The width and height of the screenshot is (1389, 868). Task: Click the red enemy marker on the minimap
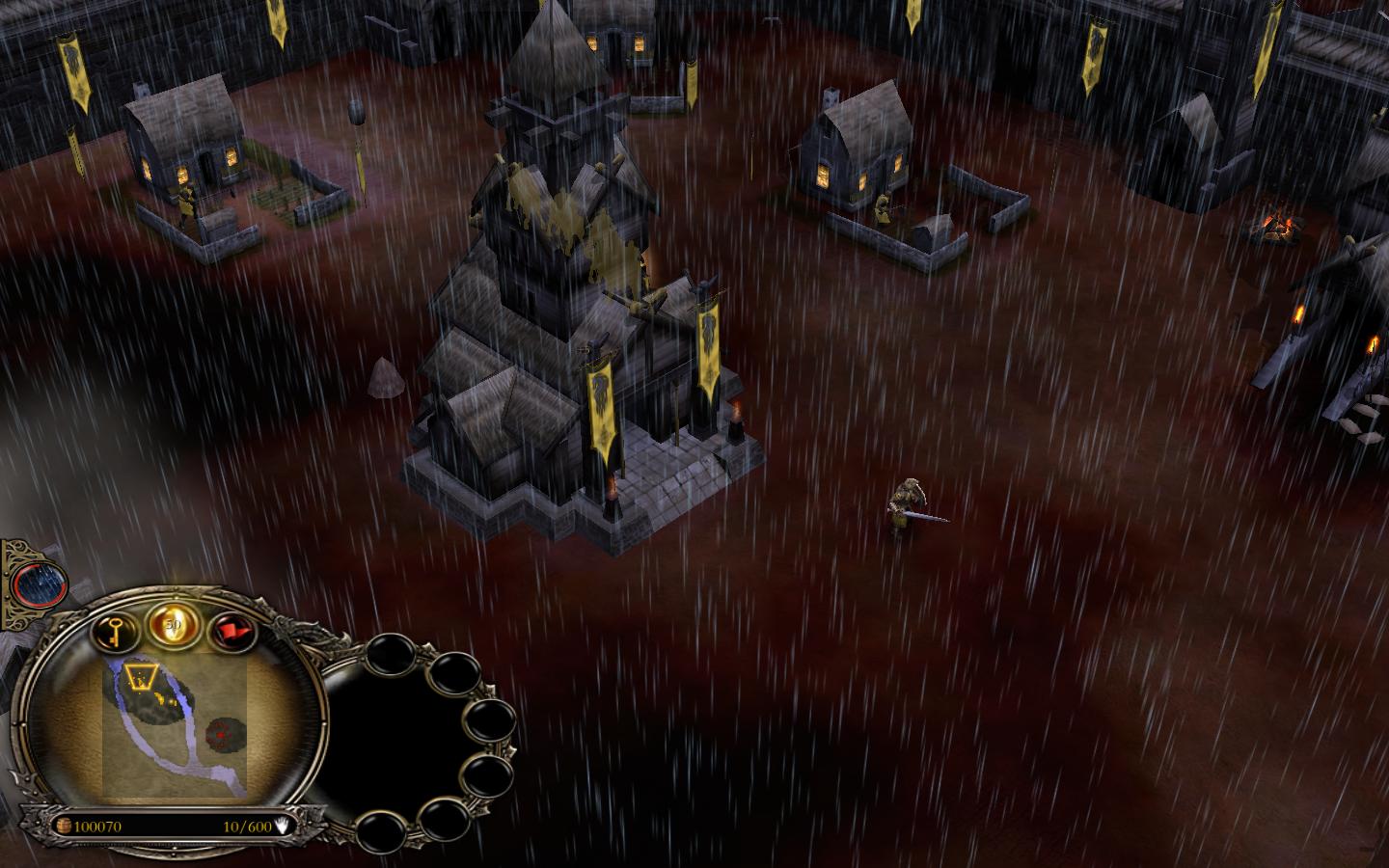coord(223,735)
